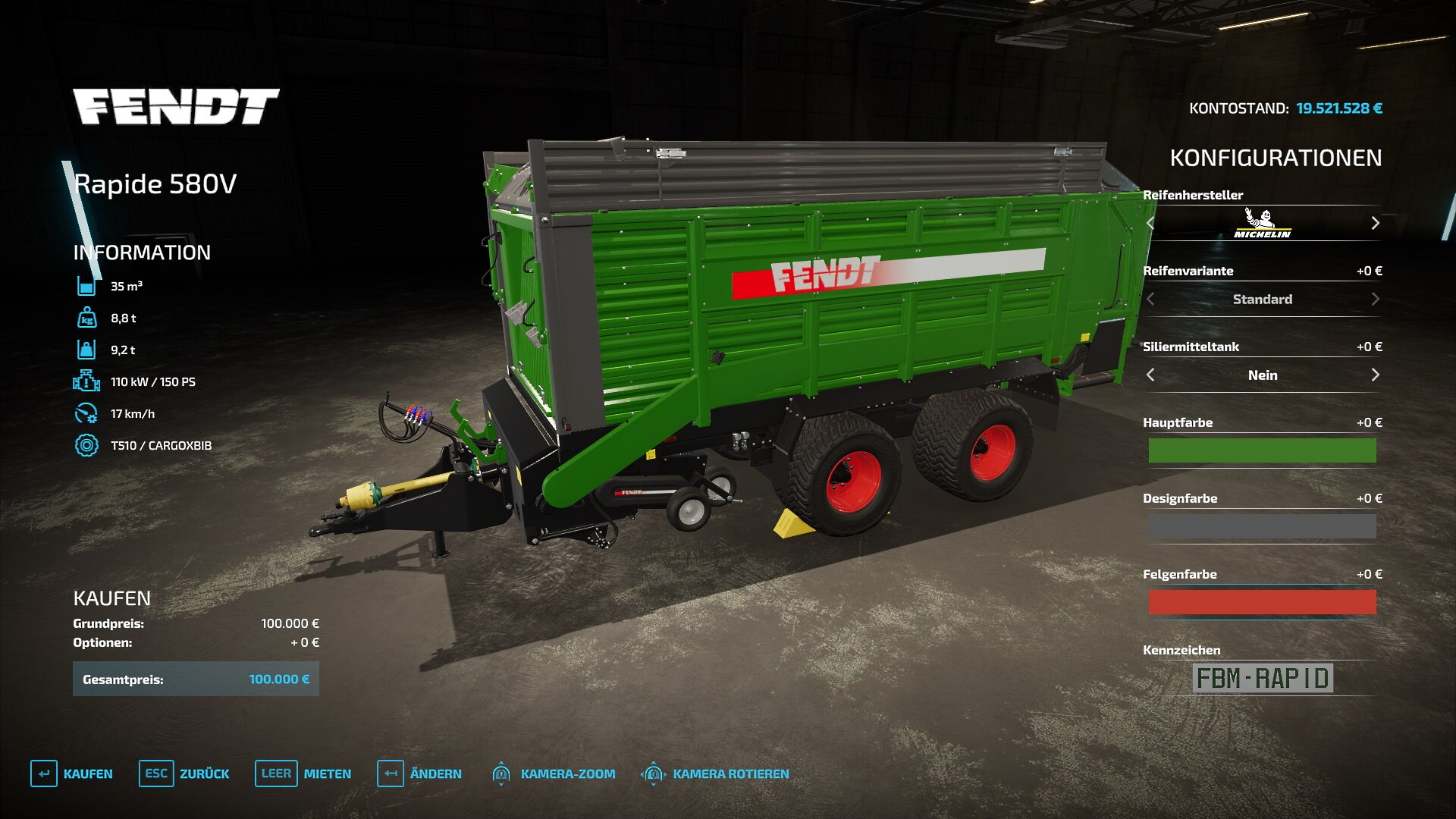
Task: Go back with the Zurück button
Action: (184, 773)
